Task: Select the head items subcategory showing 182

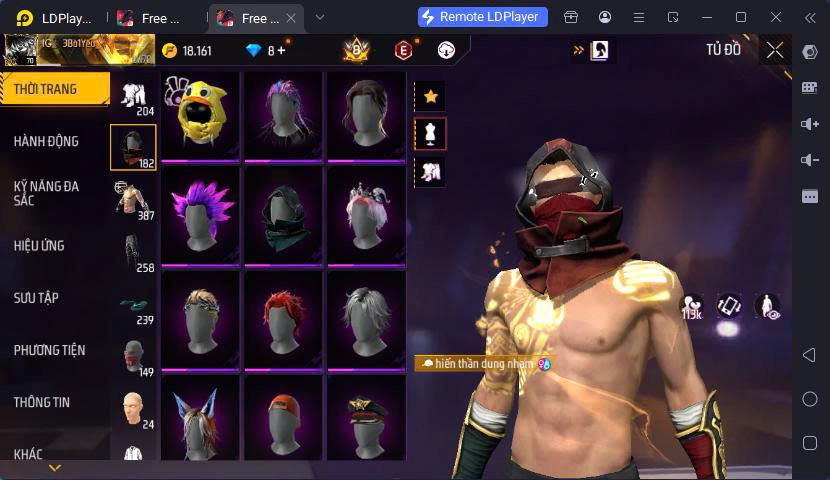Action: click(x=133, y=148)
